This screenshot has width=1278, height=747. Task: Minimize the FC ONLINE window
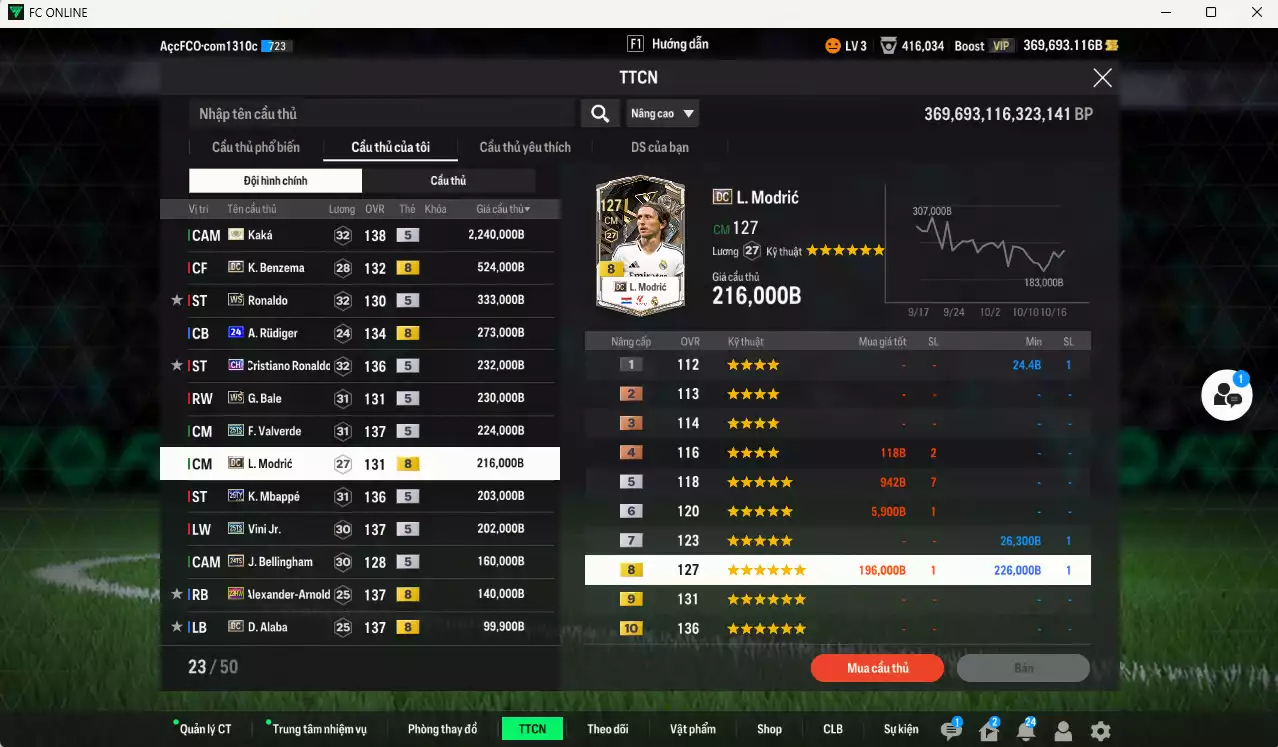[x=1164, y=12]
